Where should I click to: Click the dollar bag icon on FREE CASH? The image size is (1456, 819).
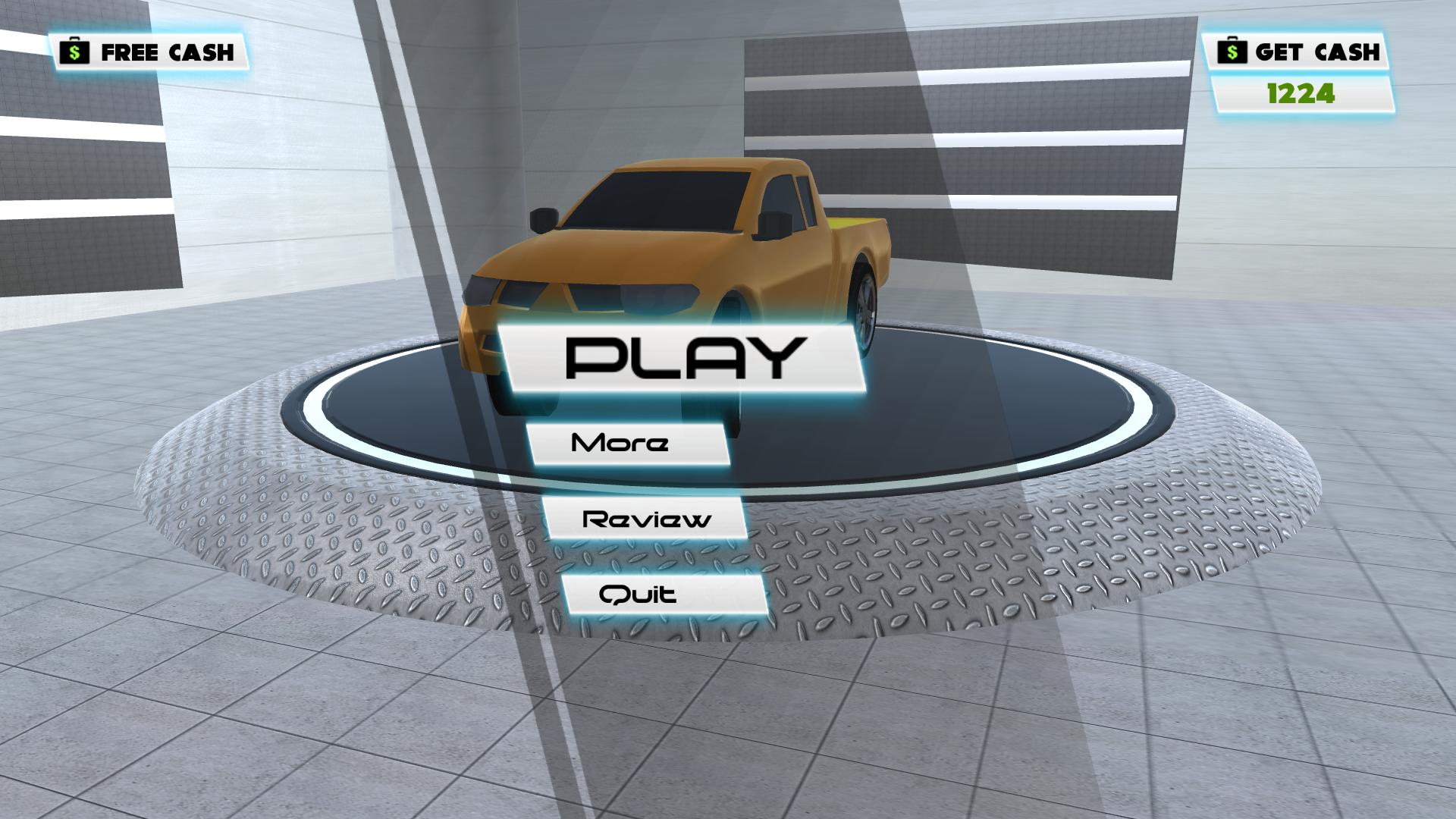pyautogui.click(x=76, y=52)
